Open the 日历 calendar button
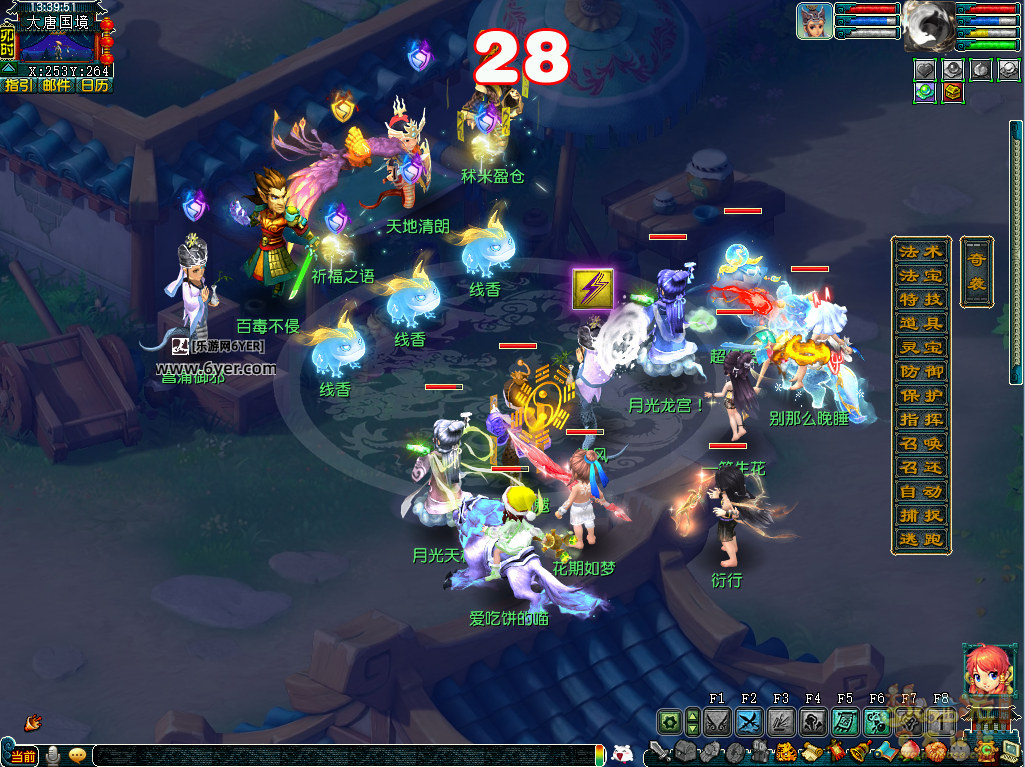This screenshot has height=767, width=1025. click(94, 86)
